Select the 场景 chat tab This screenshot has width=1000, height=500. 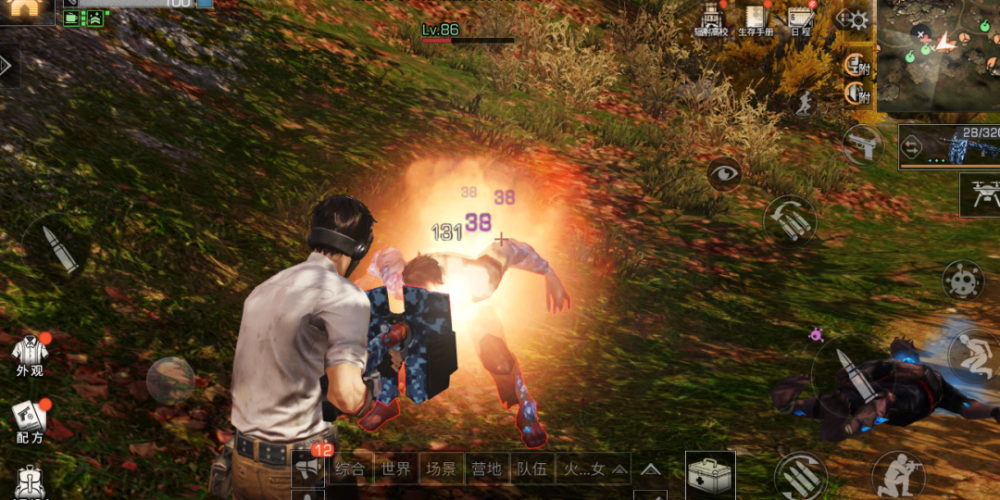click(441, 467)
